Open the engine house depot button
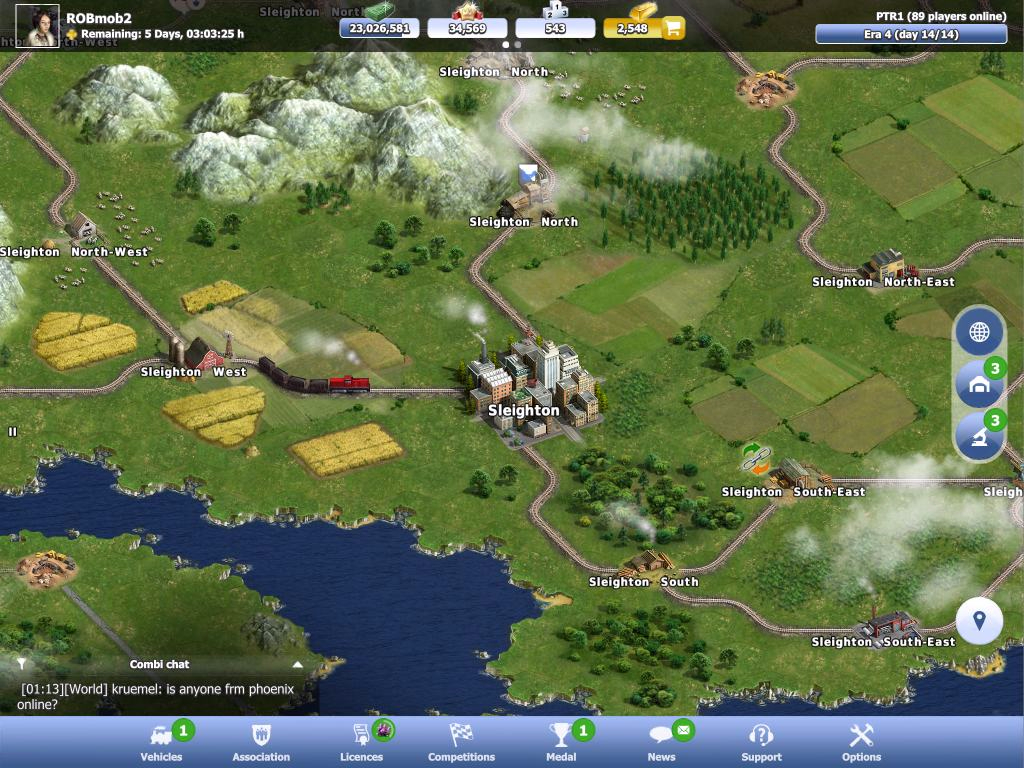 point(979,385)
